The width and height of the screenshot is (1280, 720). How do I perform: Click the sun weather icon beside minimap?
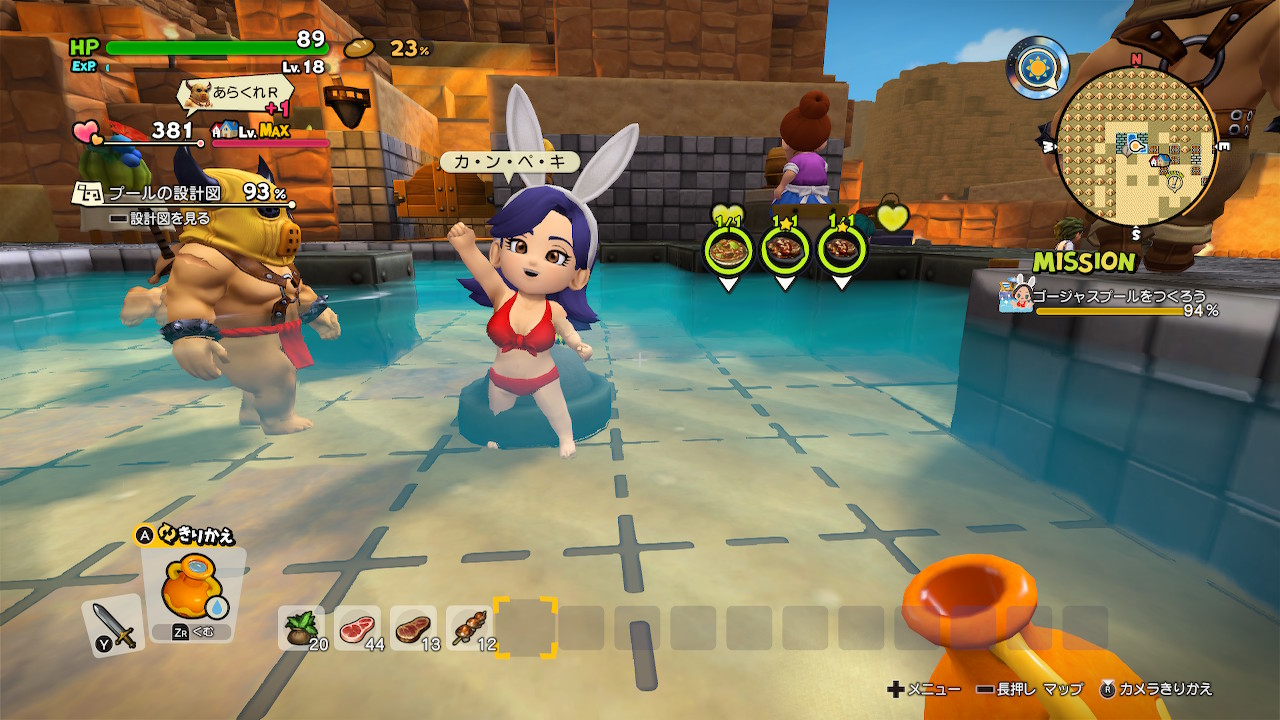click(x=1037, y=66)
